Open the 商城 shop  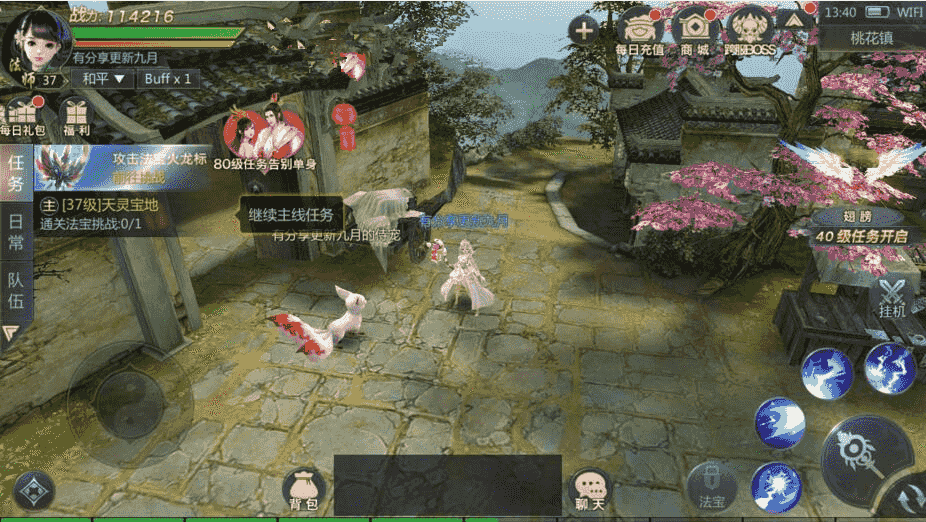694,30
